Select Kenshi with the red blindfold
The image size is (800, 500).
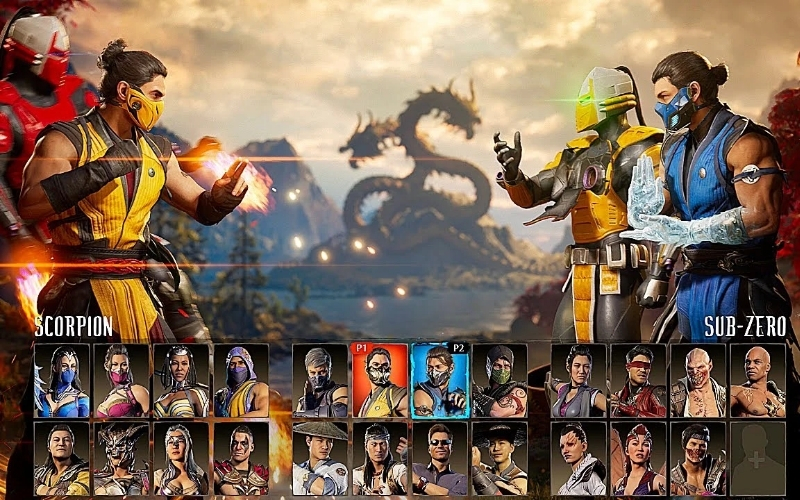[638, 381]
